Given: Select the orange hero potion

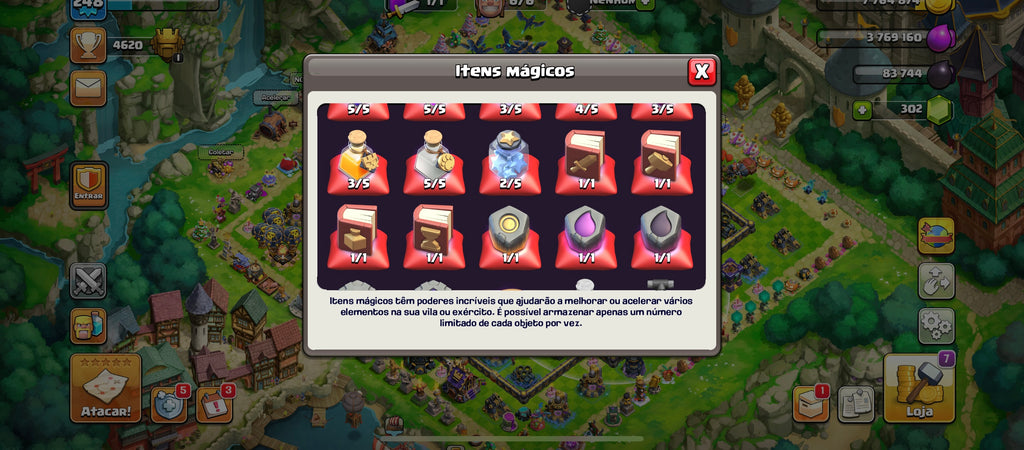Looking at the screenshot, I should pos(358,158).
